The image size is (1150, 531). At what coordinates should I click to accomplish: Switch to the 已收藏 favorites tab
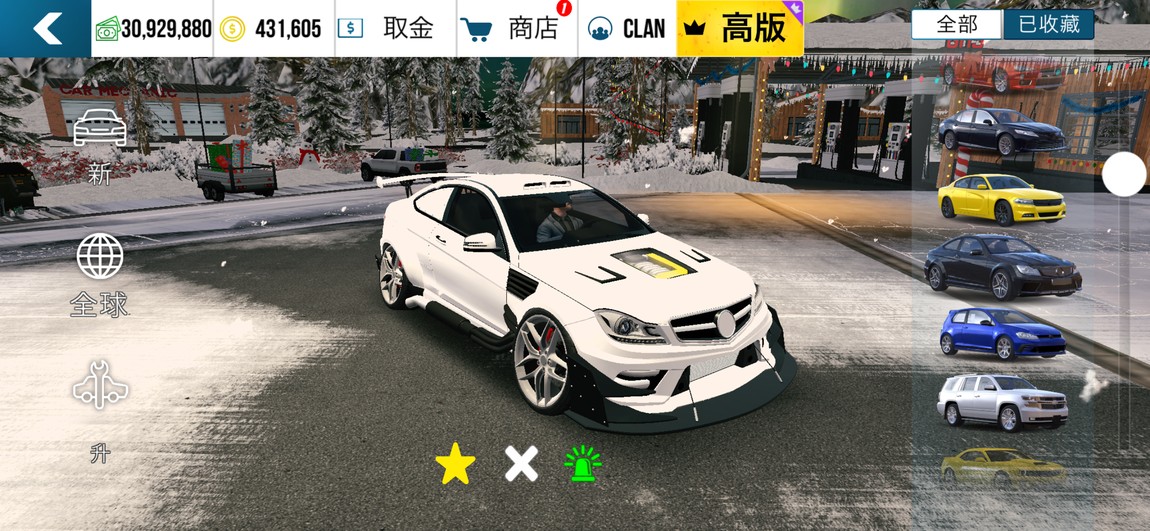click(x=1049, y=25)
